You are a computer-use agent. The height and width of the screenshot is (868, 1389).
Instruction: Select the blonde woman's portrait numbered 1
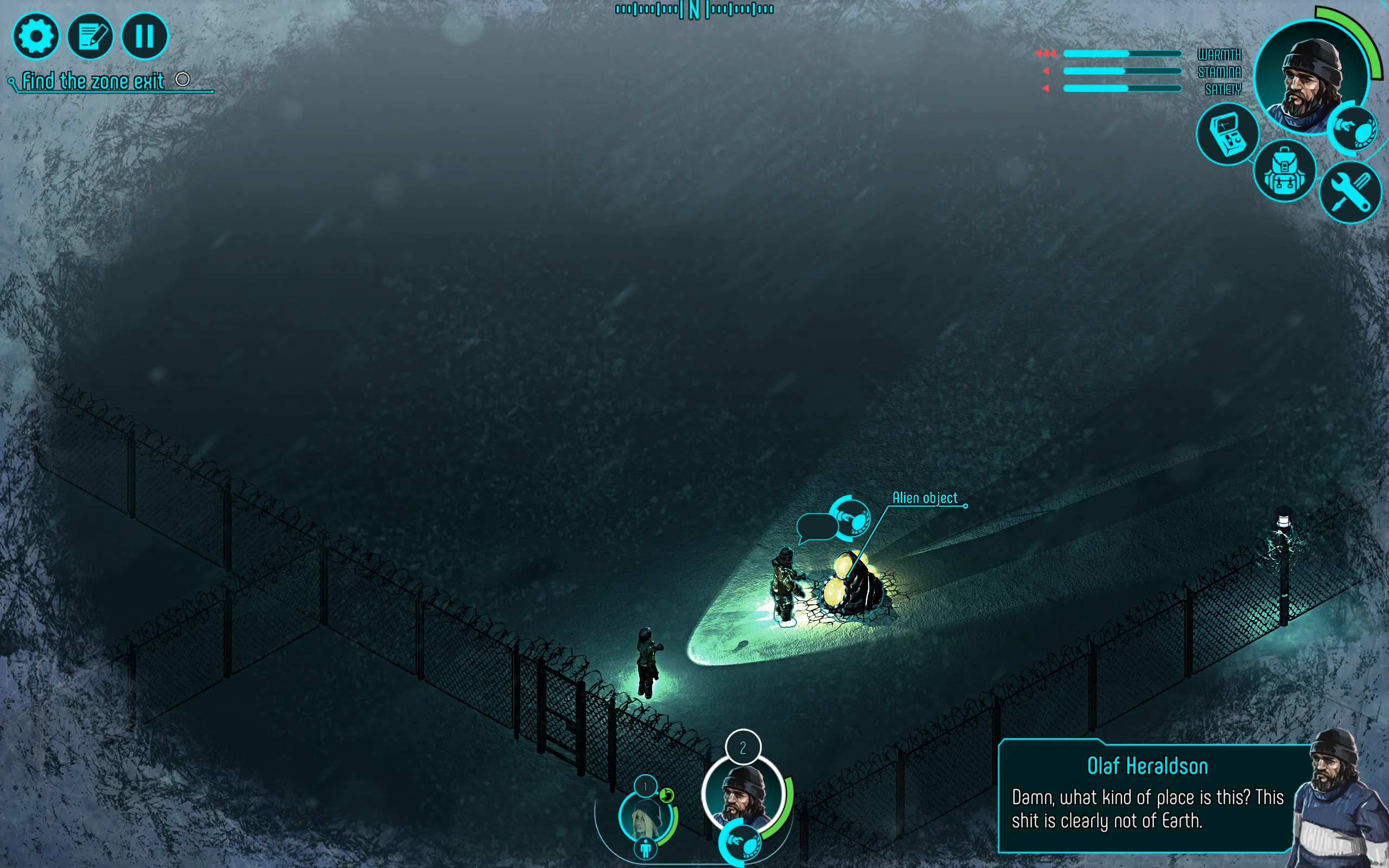(646, 815)
